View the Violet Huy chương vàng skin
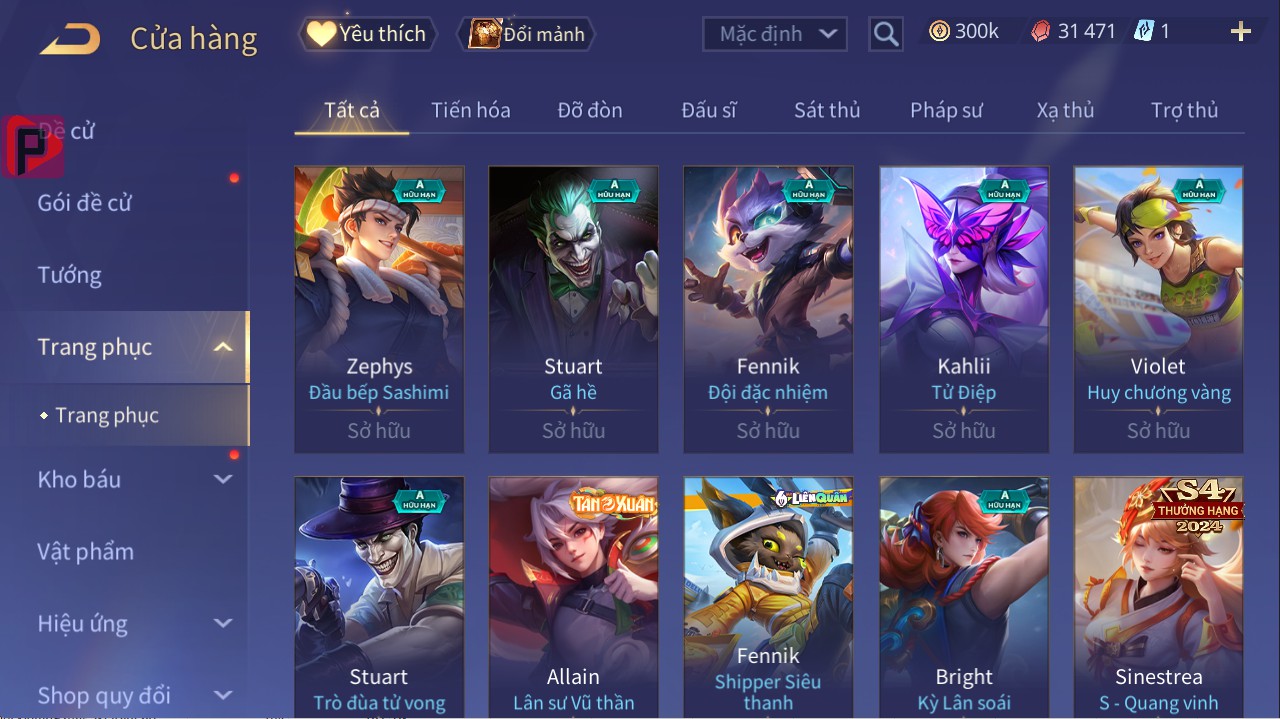Viewport: 1280px width, 719px height. pyautogui.click(x=1158, y=308)
